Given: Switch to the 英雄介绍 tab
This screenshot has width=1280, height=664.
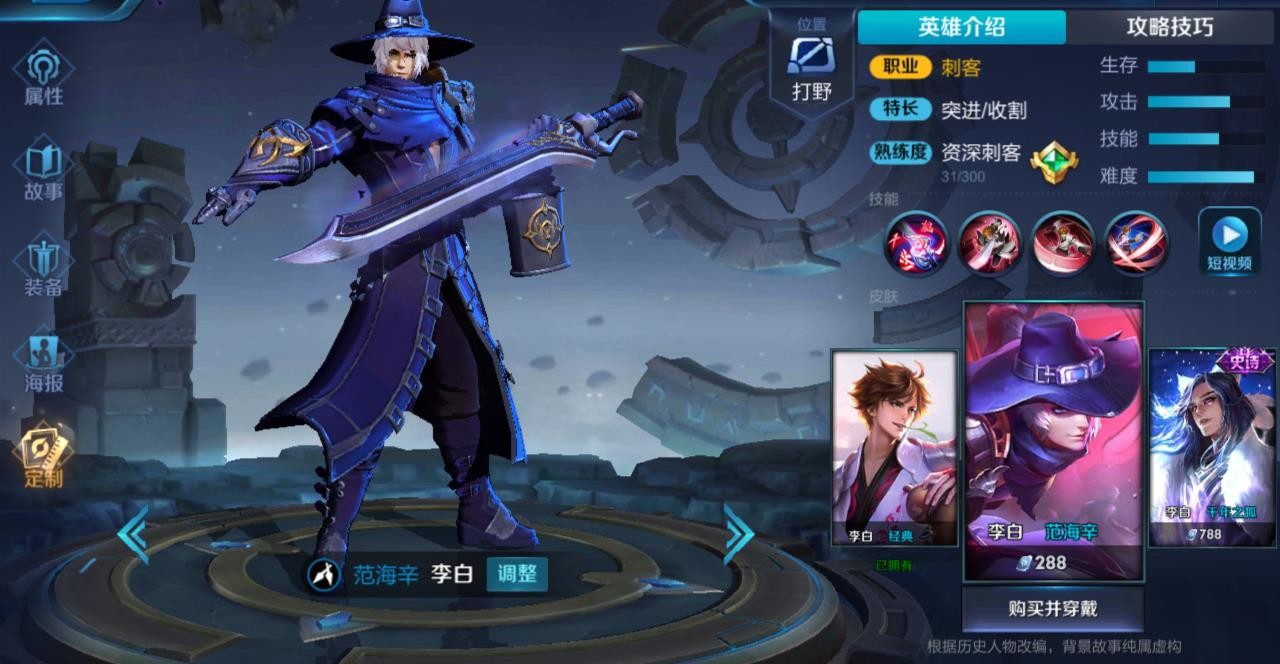Looking at the screenshot, I should point(961,27).
